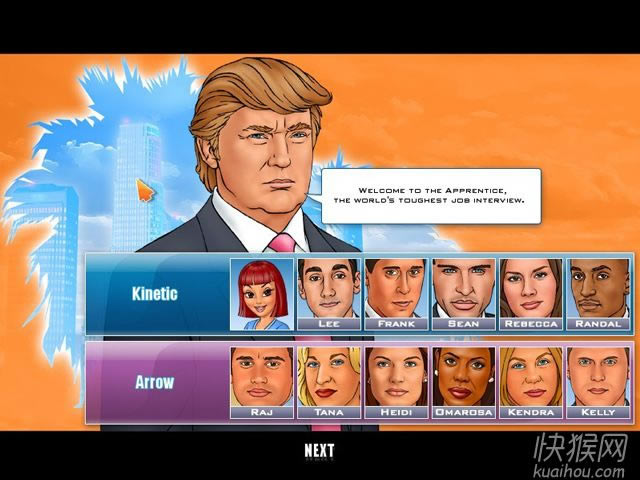The width and height of the screenshot is (640, 480).
Task: Choose Lee's portrait on team Kinetic
Action: click(x=329, y=294)
